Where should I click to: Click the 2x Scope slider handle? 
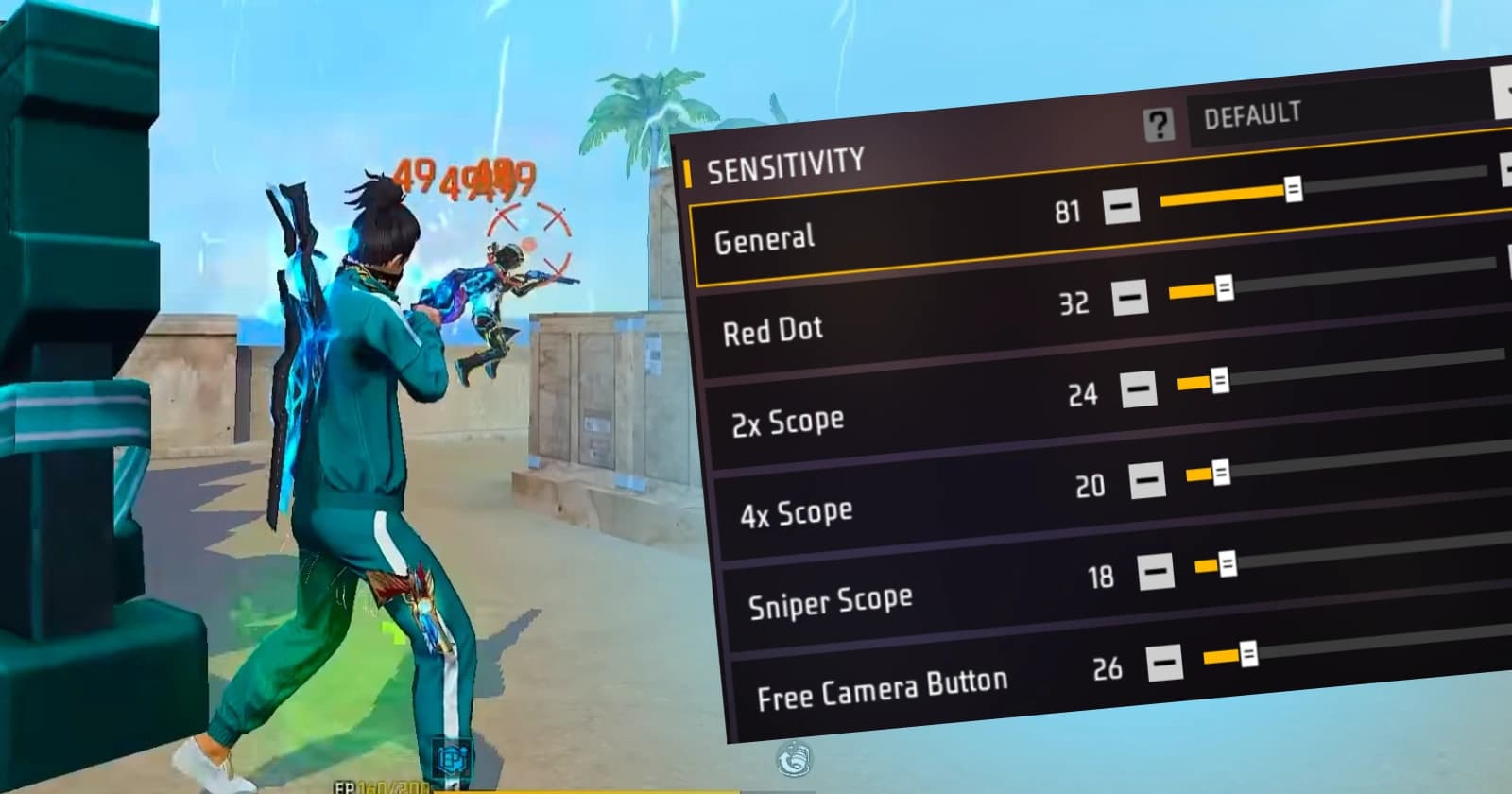pyautogui.click(x=1221, y=378)
